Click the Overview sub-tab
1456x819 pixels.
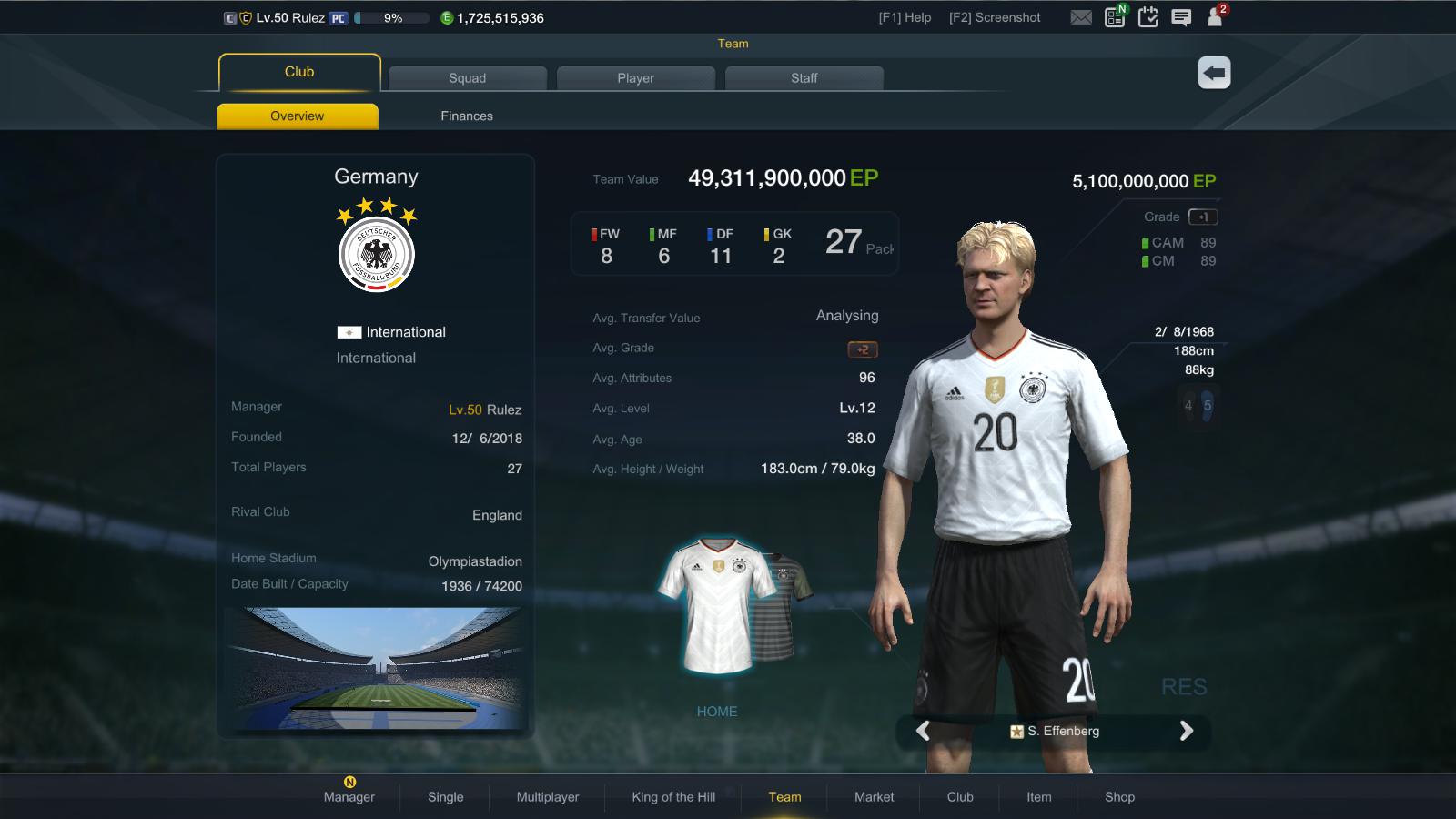point(297,116)
